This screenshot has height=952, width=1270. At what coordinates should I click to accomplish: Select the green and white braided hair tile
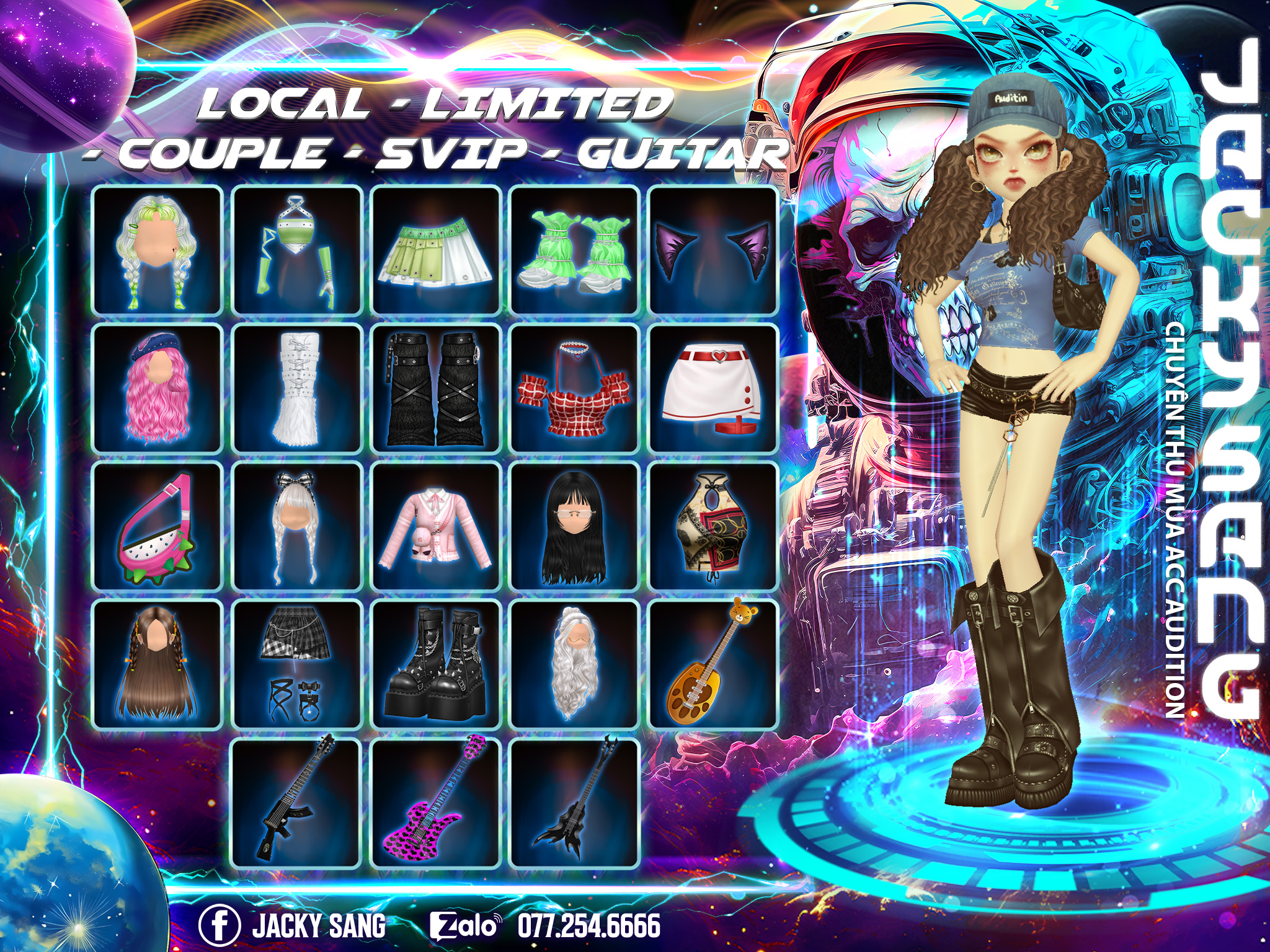pos(157,250)
